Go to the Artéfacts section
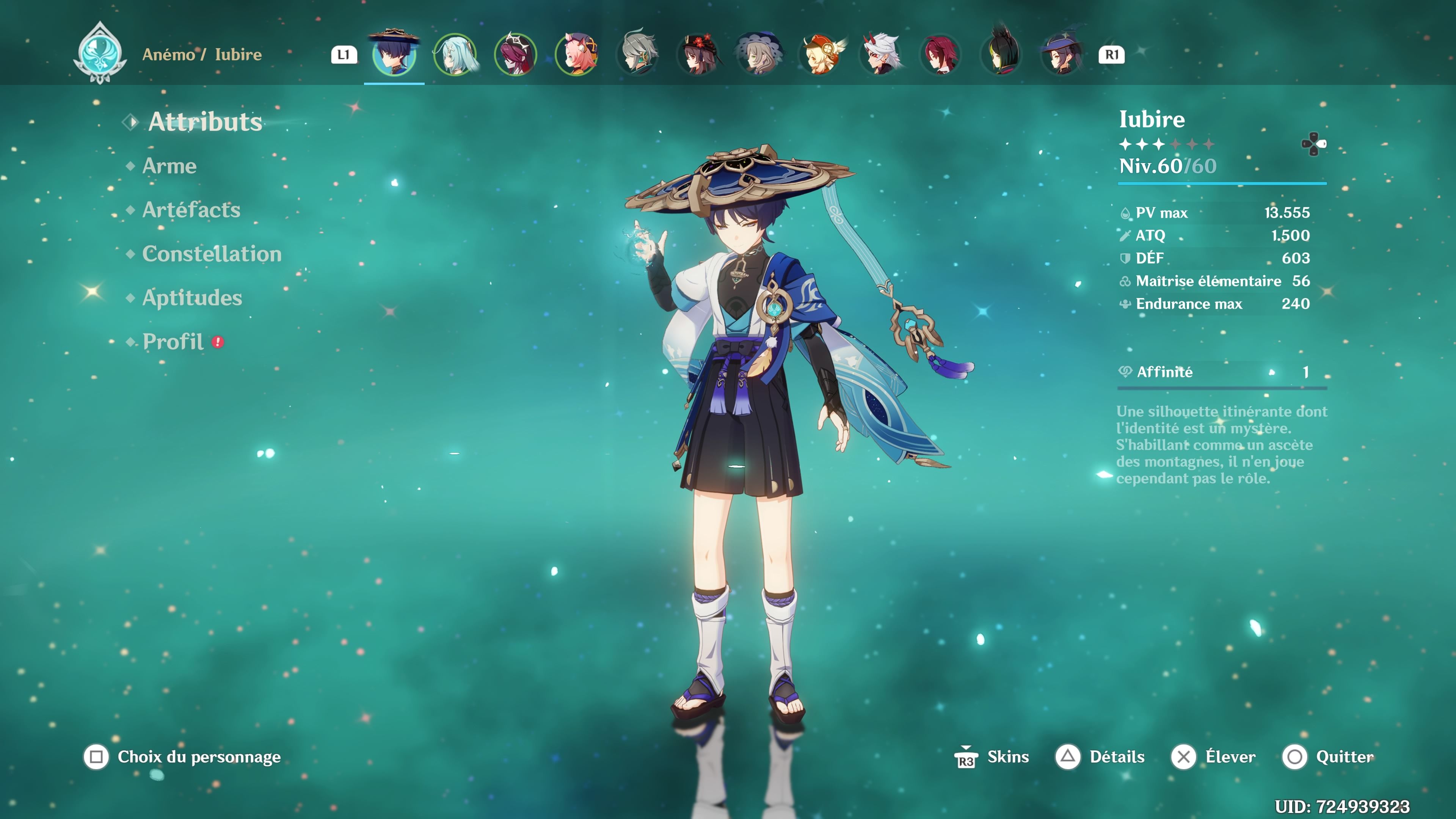The height and width of the screenshot is (819, 1456). point(191,210)
